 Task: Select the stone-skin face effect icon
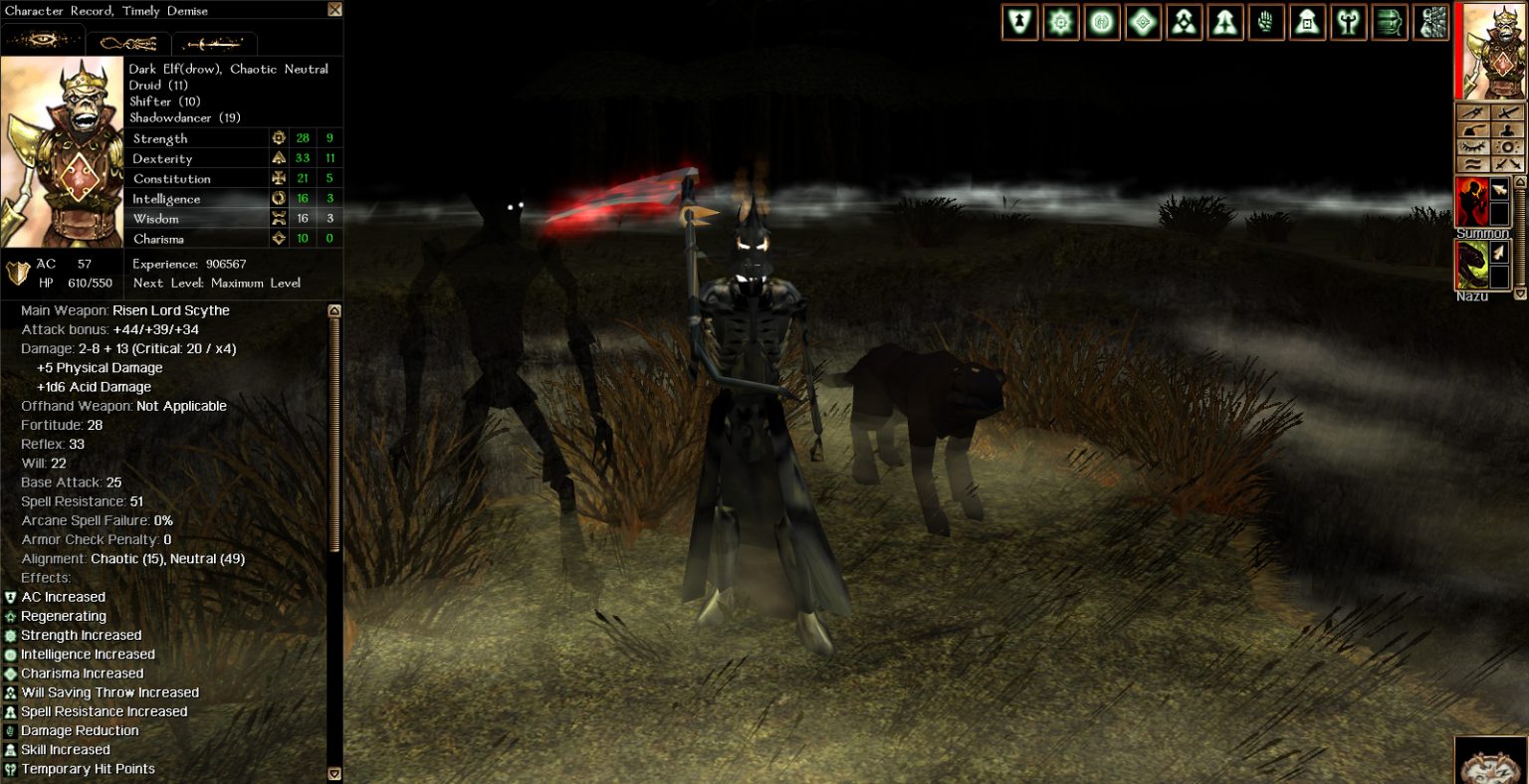click(x=1431, y=22)
